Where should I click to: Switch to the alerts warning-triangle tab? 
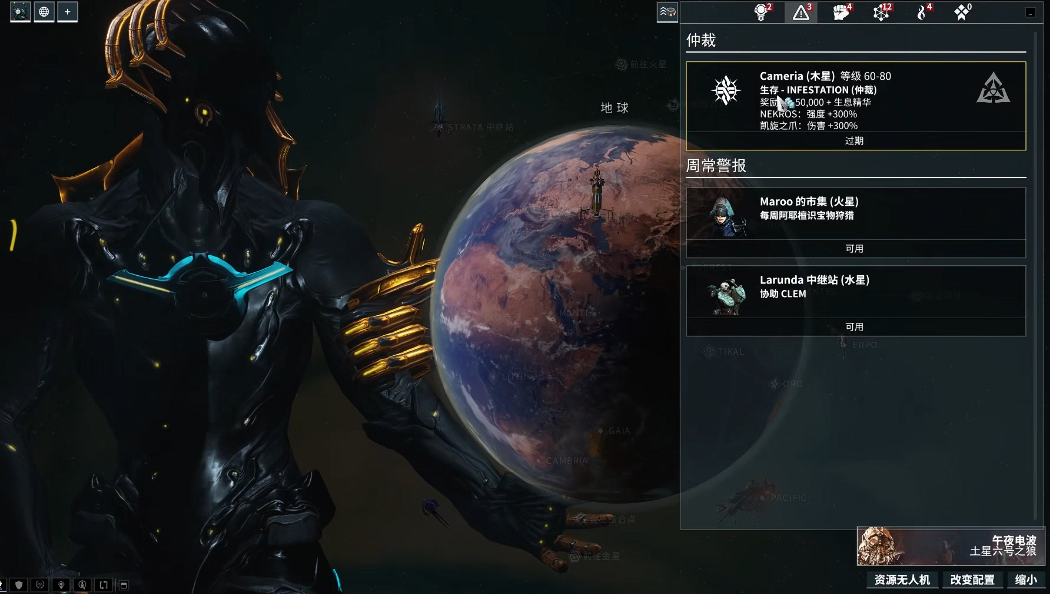[801, 12]
